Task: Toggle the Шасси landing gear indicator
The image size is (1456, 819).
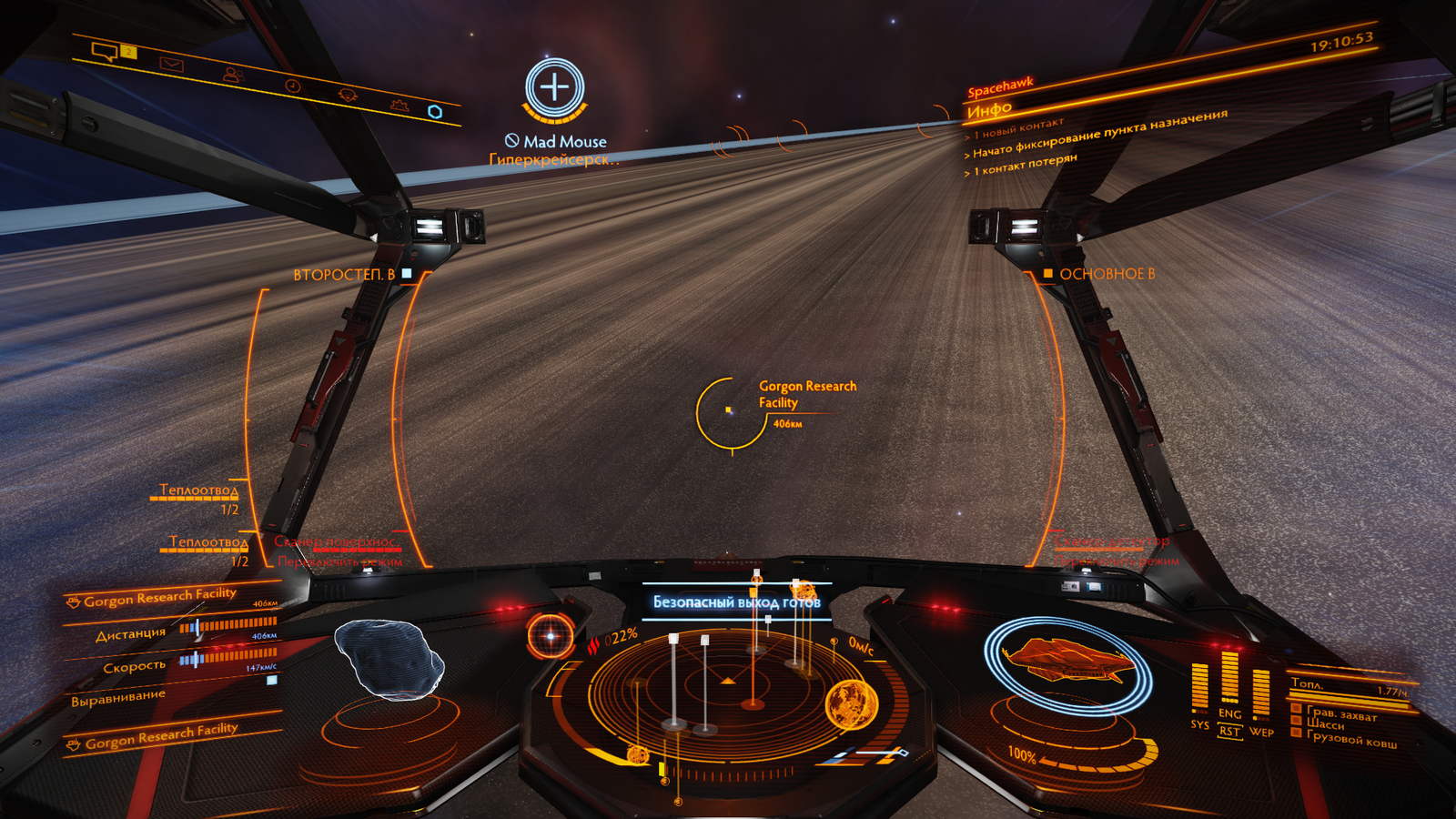Action: tap(1324, 724)
